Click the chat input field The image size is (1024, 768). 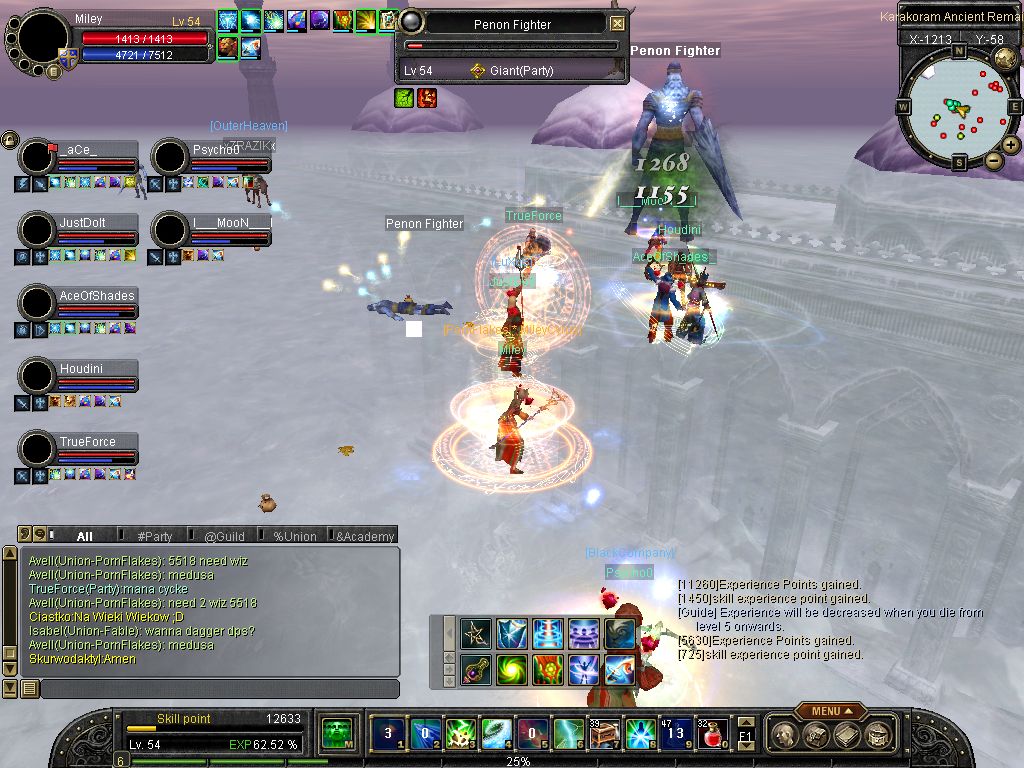(218, 689)
